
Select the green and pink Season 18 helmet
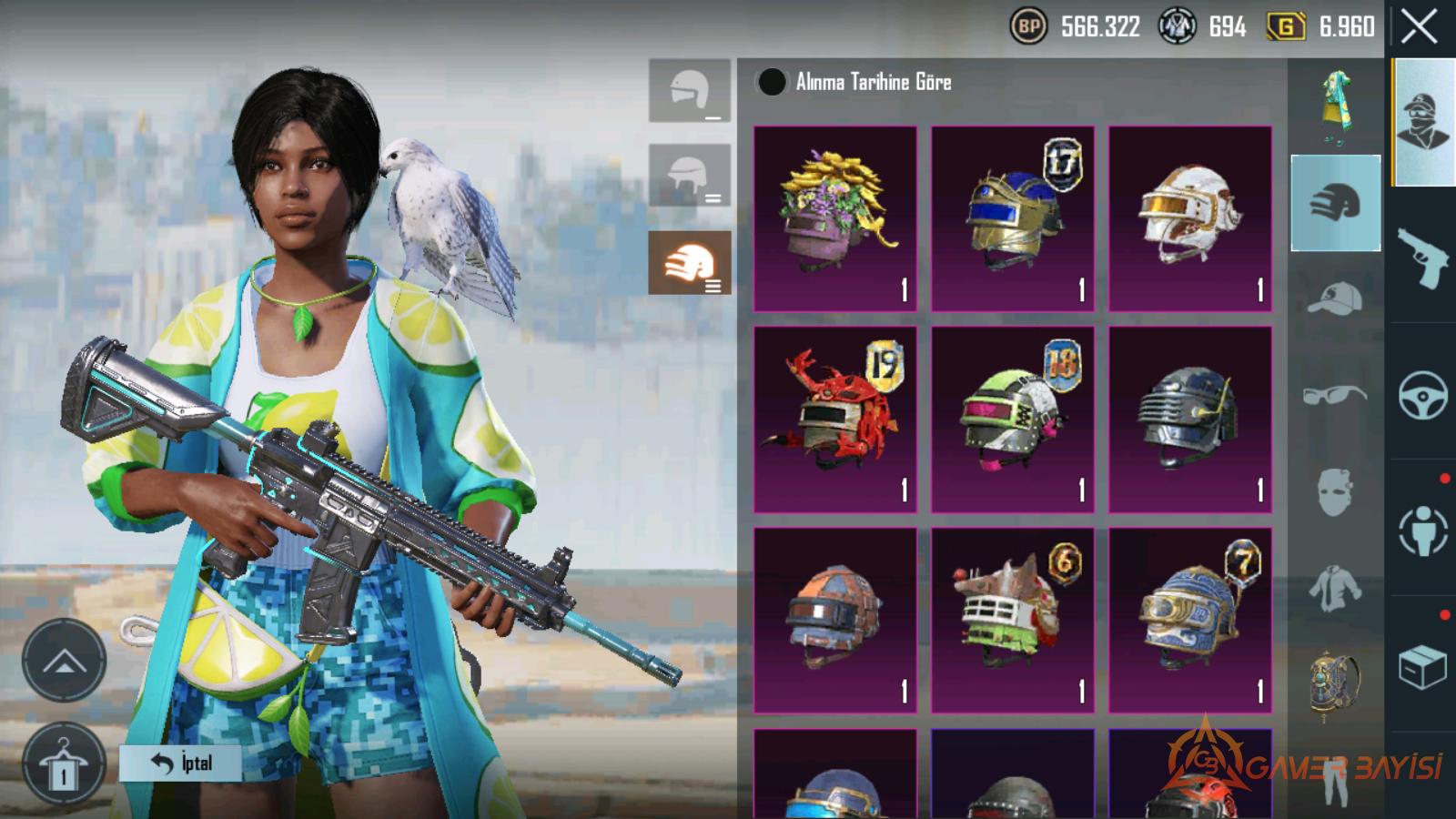[x=1012, y=420]
